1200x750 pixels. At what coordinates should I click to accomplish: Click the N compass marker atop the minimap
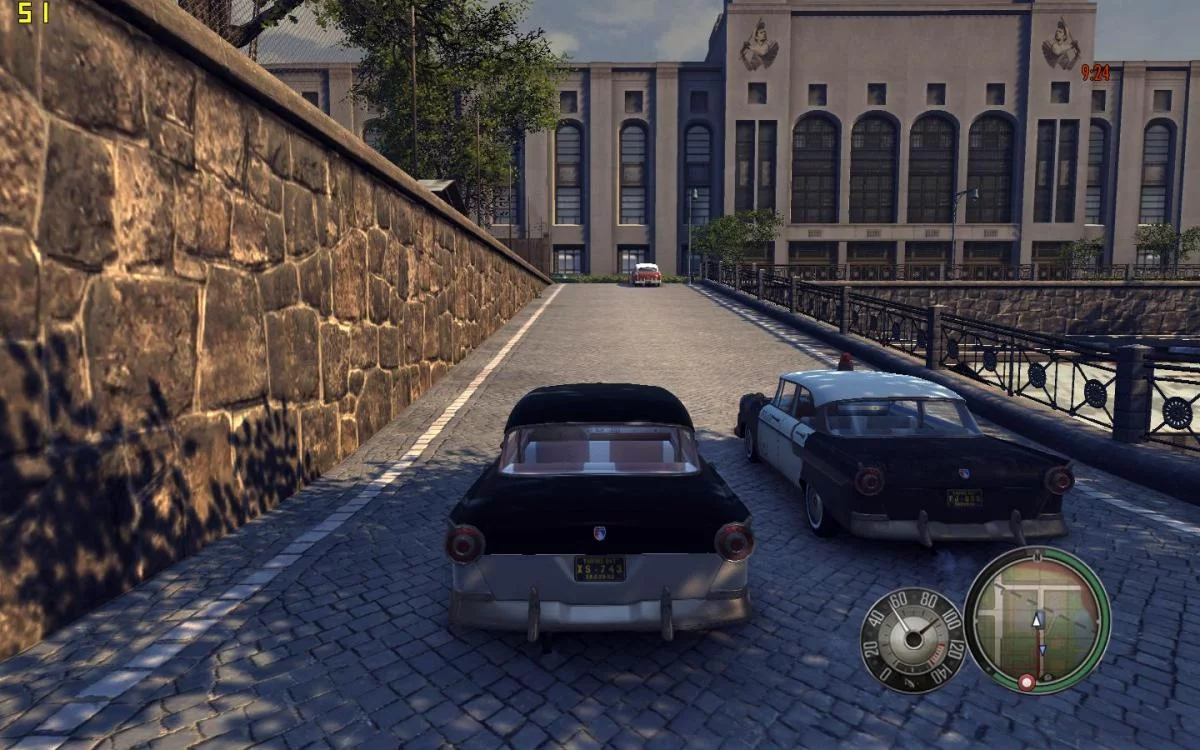[x=1037, y=555]
